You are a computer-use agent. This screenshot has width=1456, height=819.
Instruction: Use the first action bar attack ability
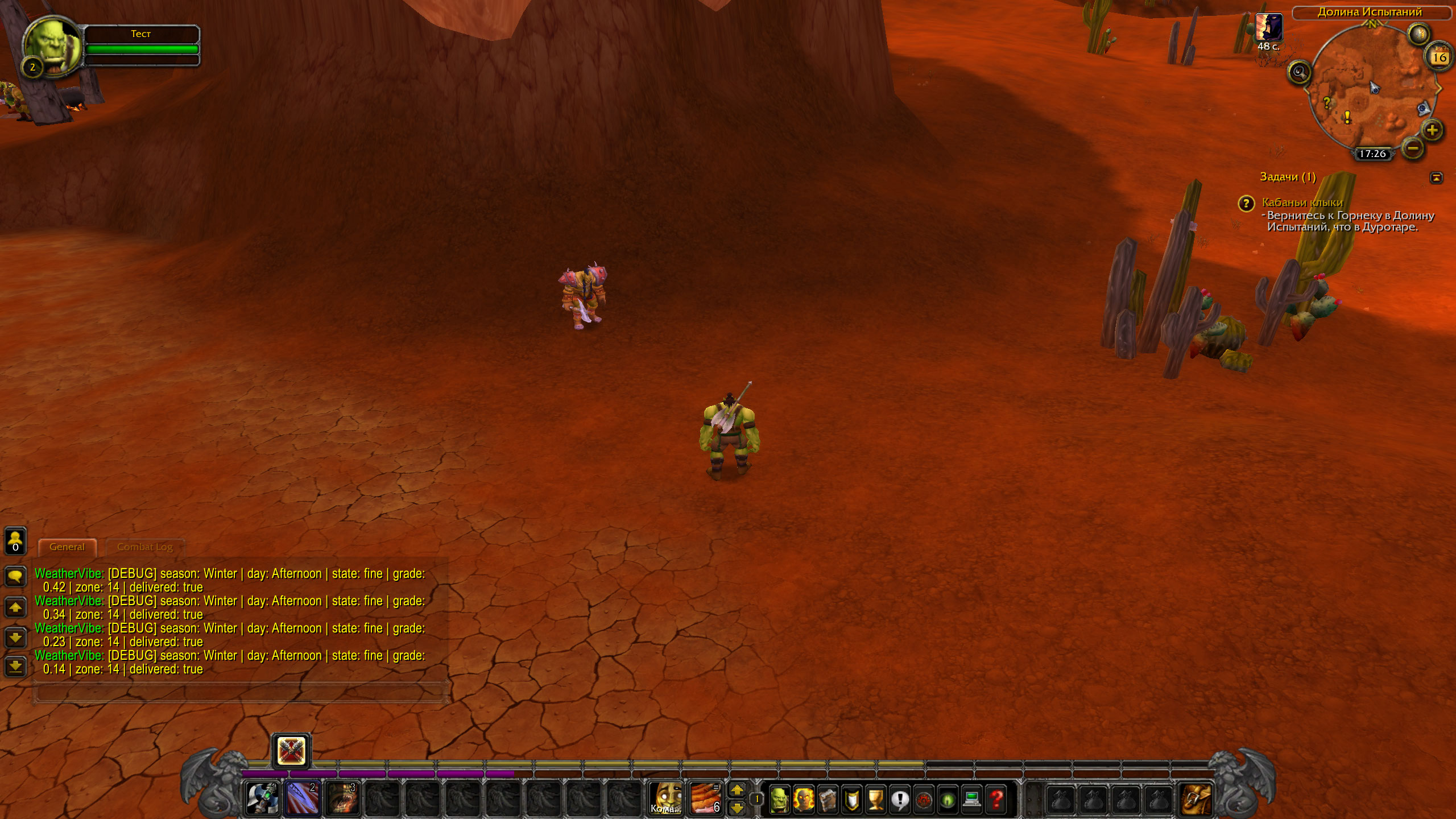pyautogui.click(x=262, y=798)
